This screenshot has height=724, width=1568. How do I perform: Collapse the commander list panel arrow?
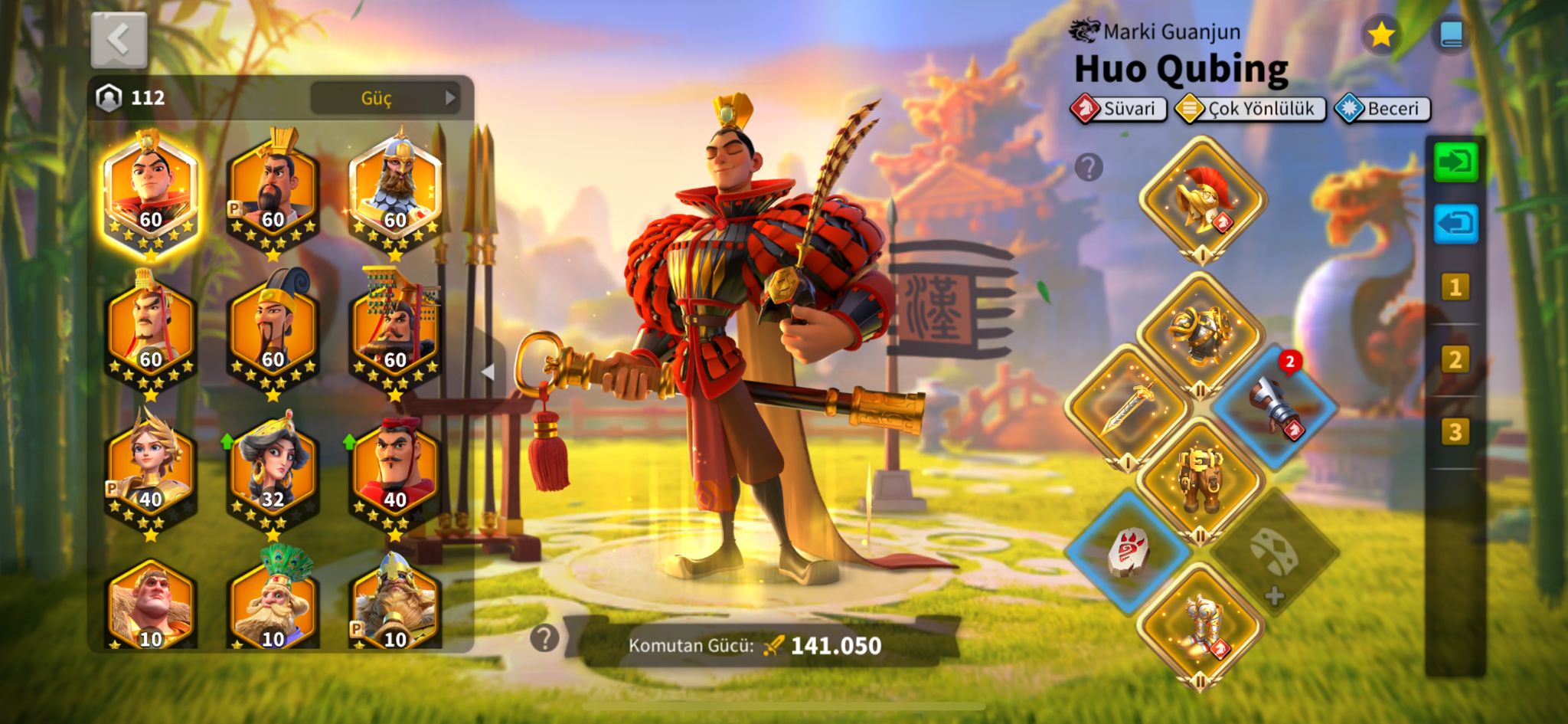click(488, 372)
